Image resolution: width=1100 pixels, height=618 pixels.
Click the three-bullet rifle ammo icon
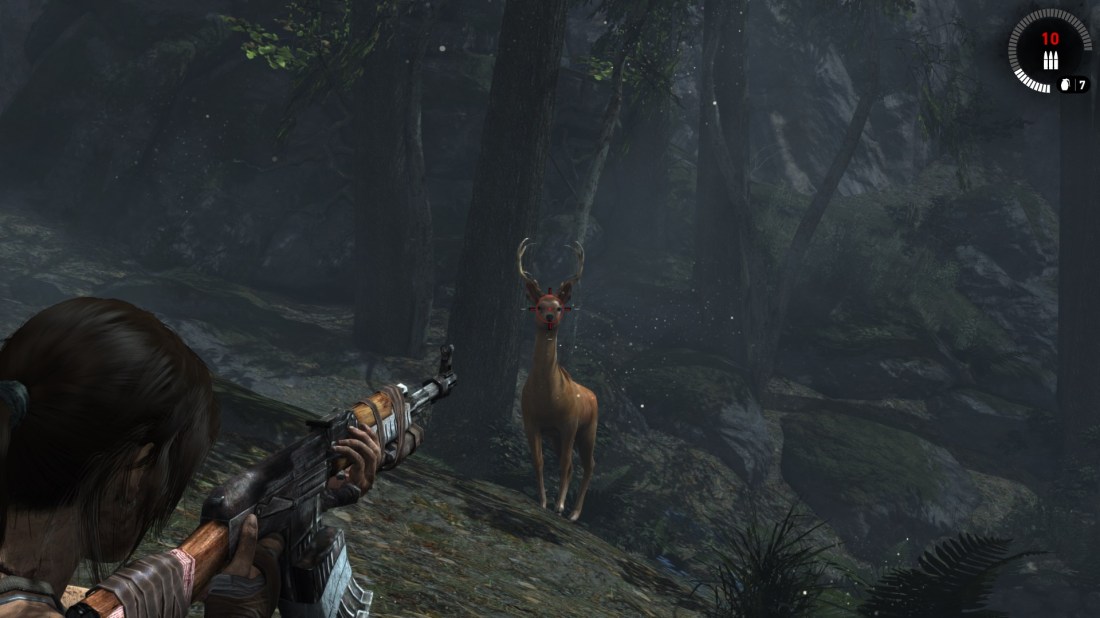point(1049,59)
